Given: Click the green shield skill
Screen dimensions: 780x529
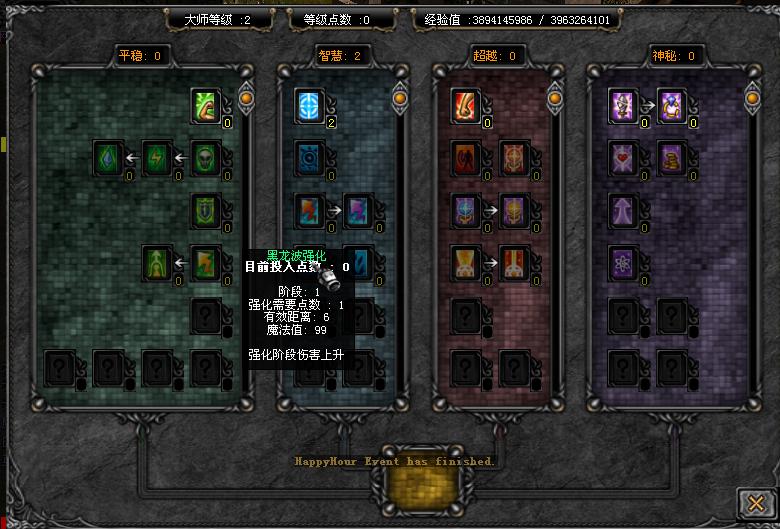Looking at the screenshot, I should (x=206, y=209).
